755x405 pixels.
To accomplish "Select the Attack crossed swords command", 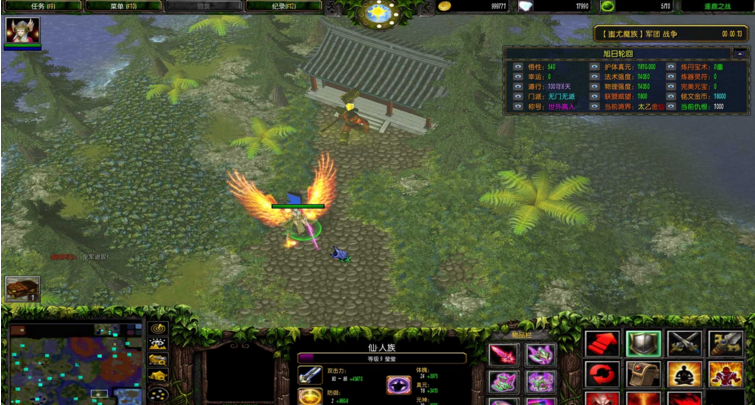I will pos(684,344).
